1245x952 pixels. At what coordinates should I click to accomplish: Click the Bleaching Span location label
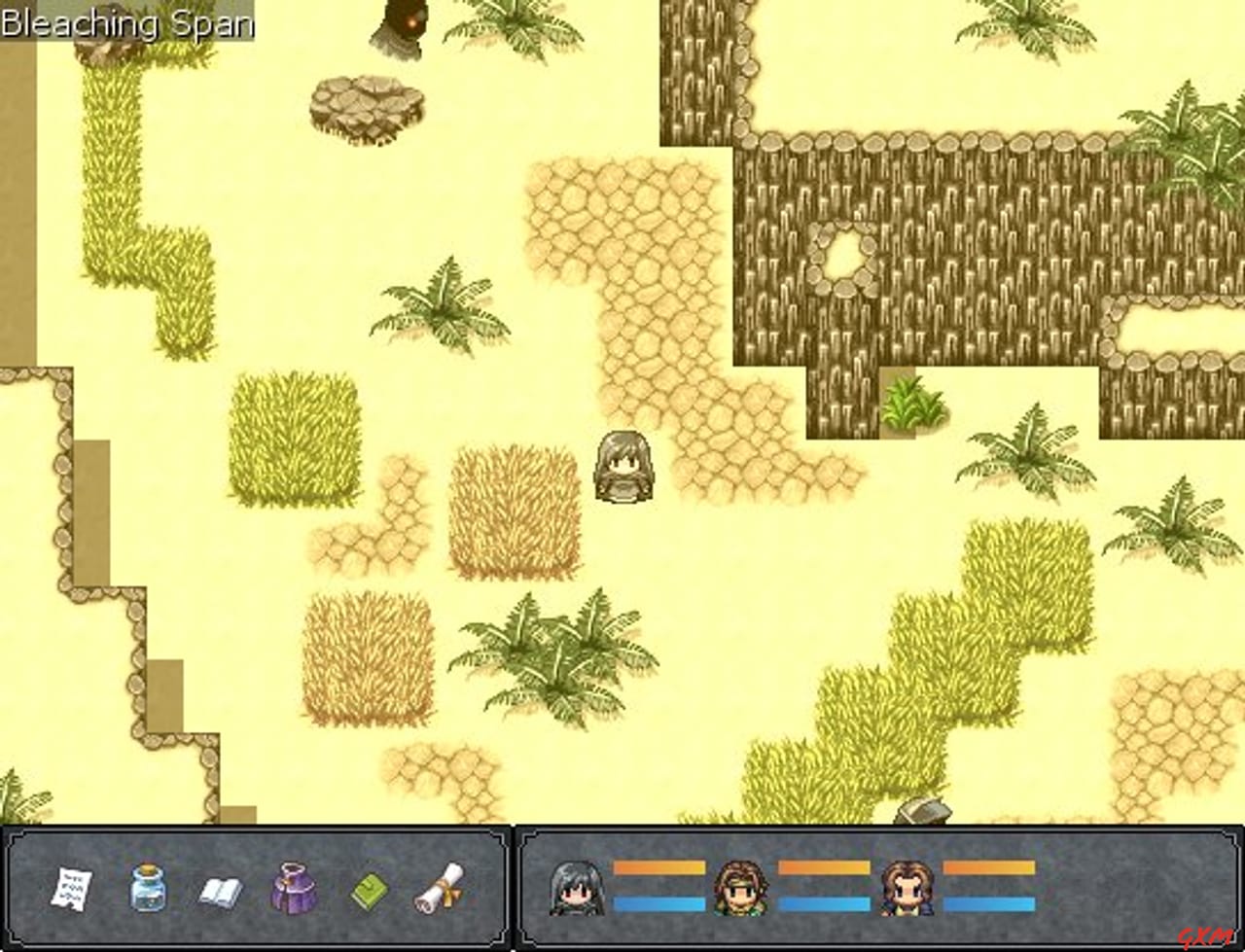(126, 24)
